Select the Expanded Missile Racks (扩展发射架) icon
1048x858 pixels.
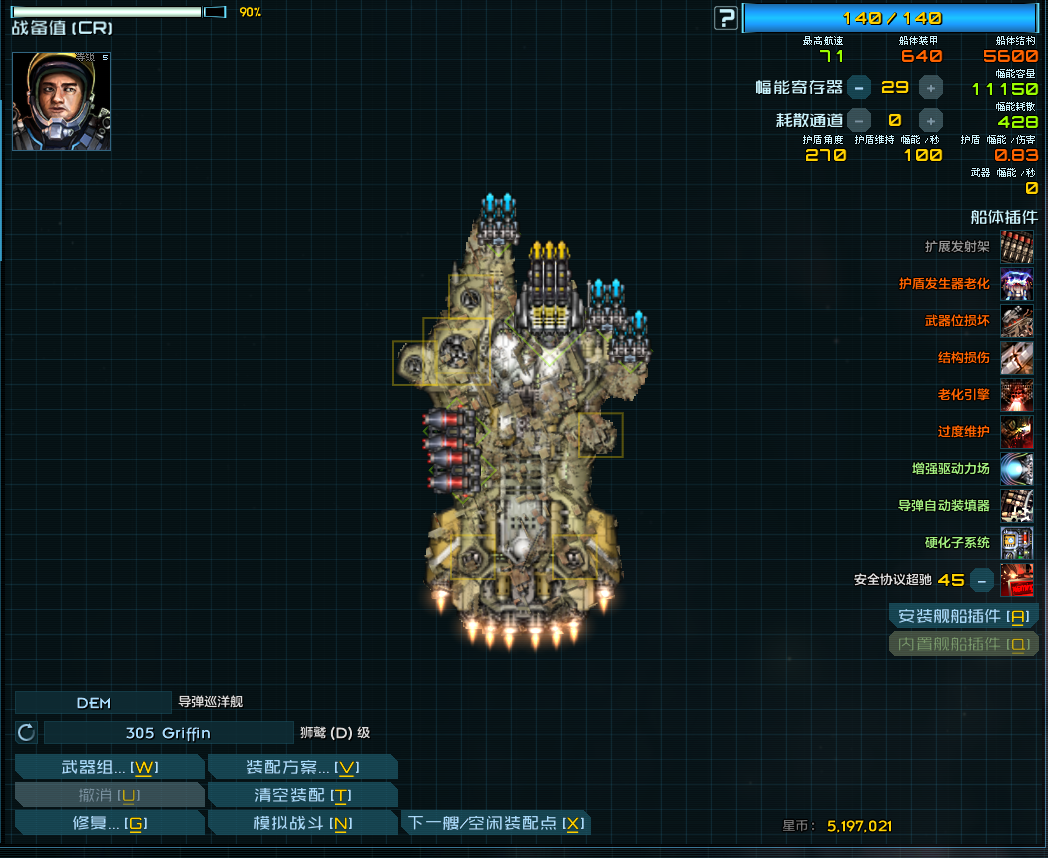1017,247
